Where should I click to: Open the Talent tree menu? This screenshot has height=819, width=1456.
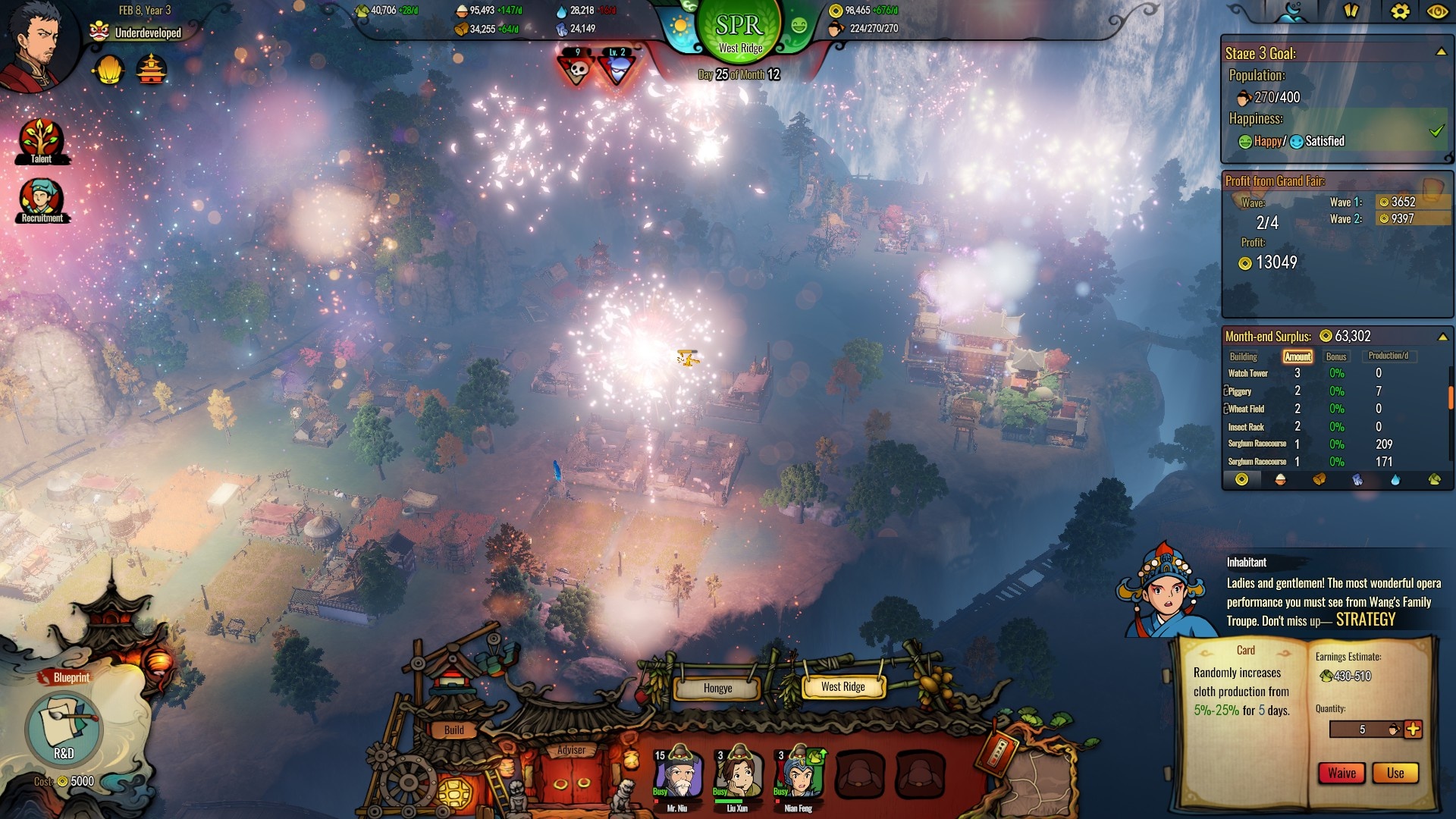pos(41,140)
